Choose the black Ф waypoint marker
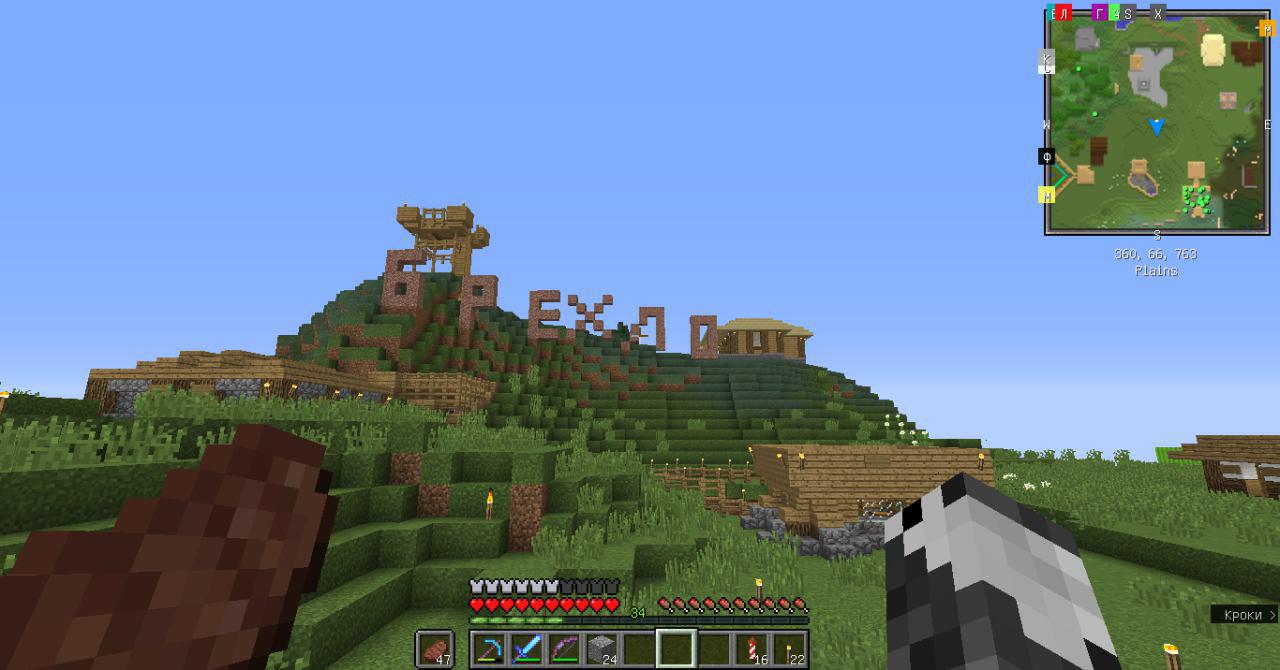 point(1046,157)
